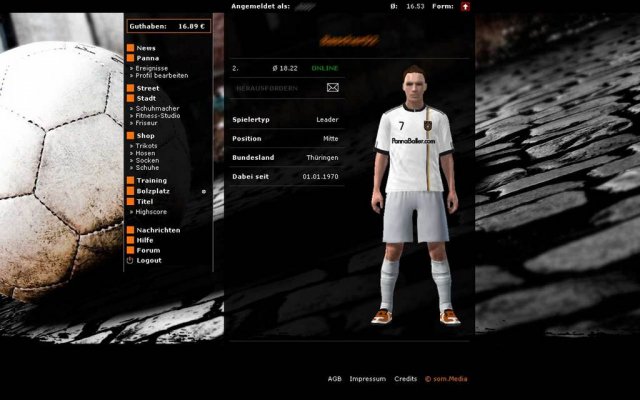This screenshot has width=640, height=400.
Task: Choose Profil bearbeiten
Action: click(x=162, y=75)
